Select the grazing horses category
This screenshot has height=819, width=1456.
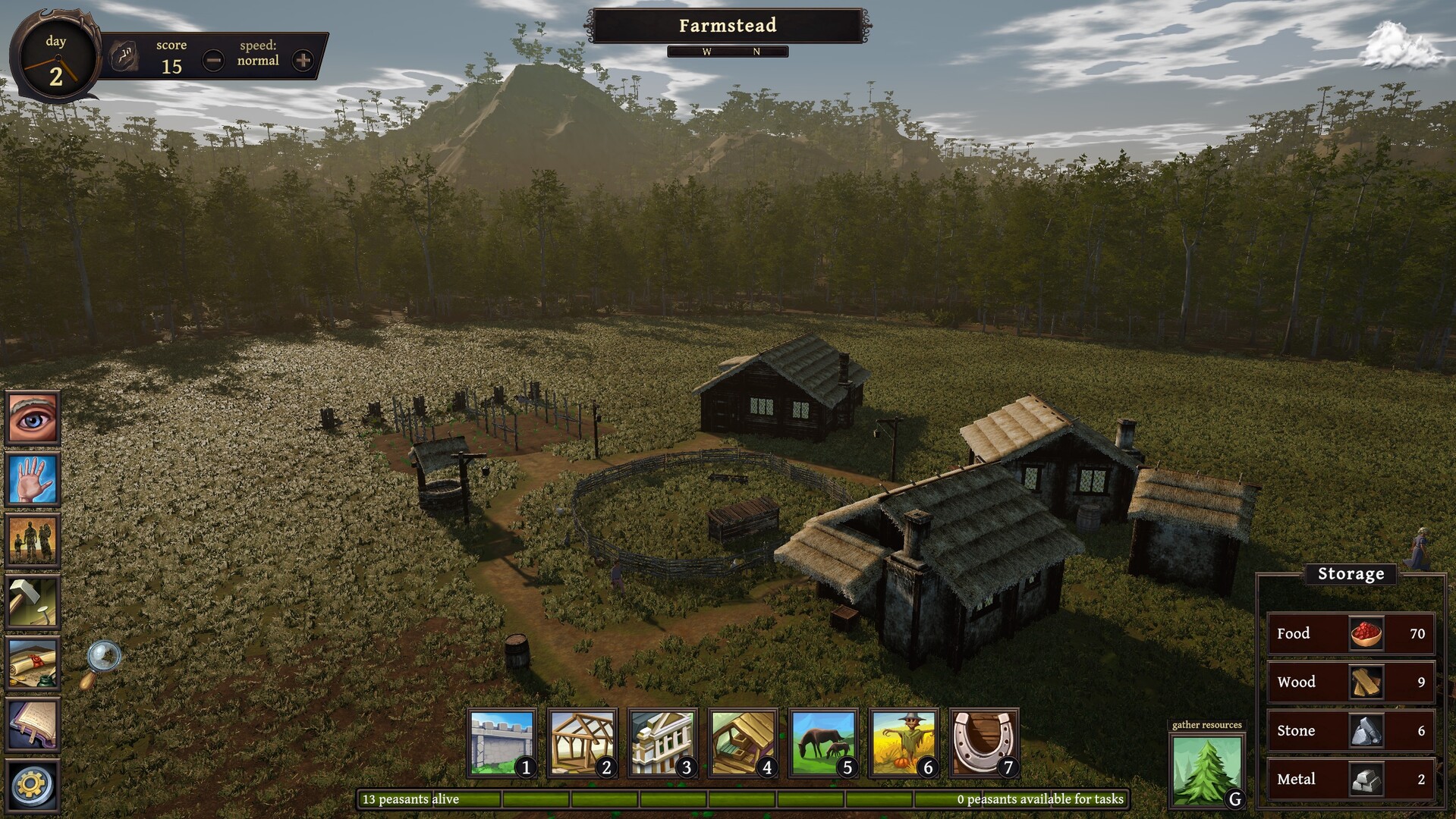(x=823, y=743)
